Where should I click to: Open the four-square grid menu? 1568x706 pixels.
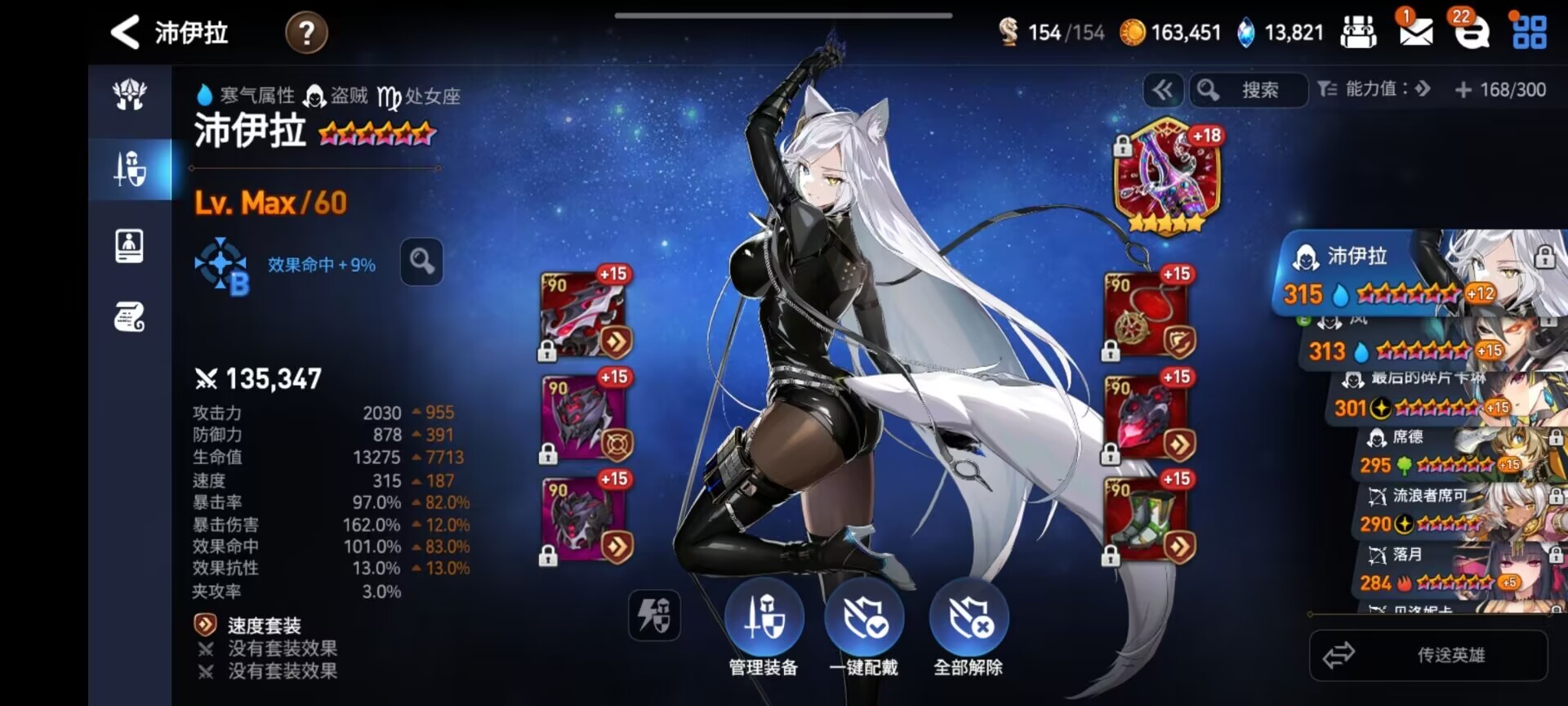pos(1529,32)
